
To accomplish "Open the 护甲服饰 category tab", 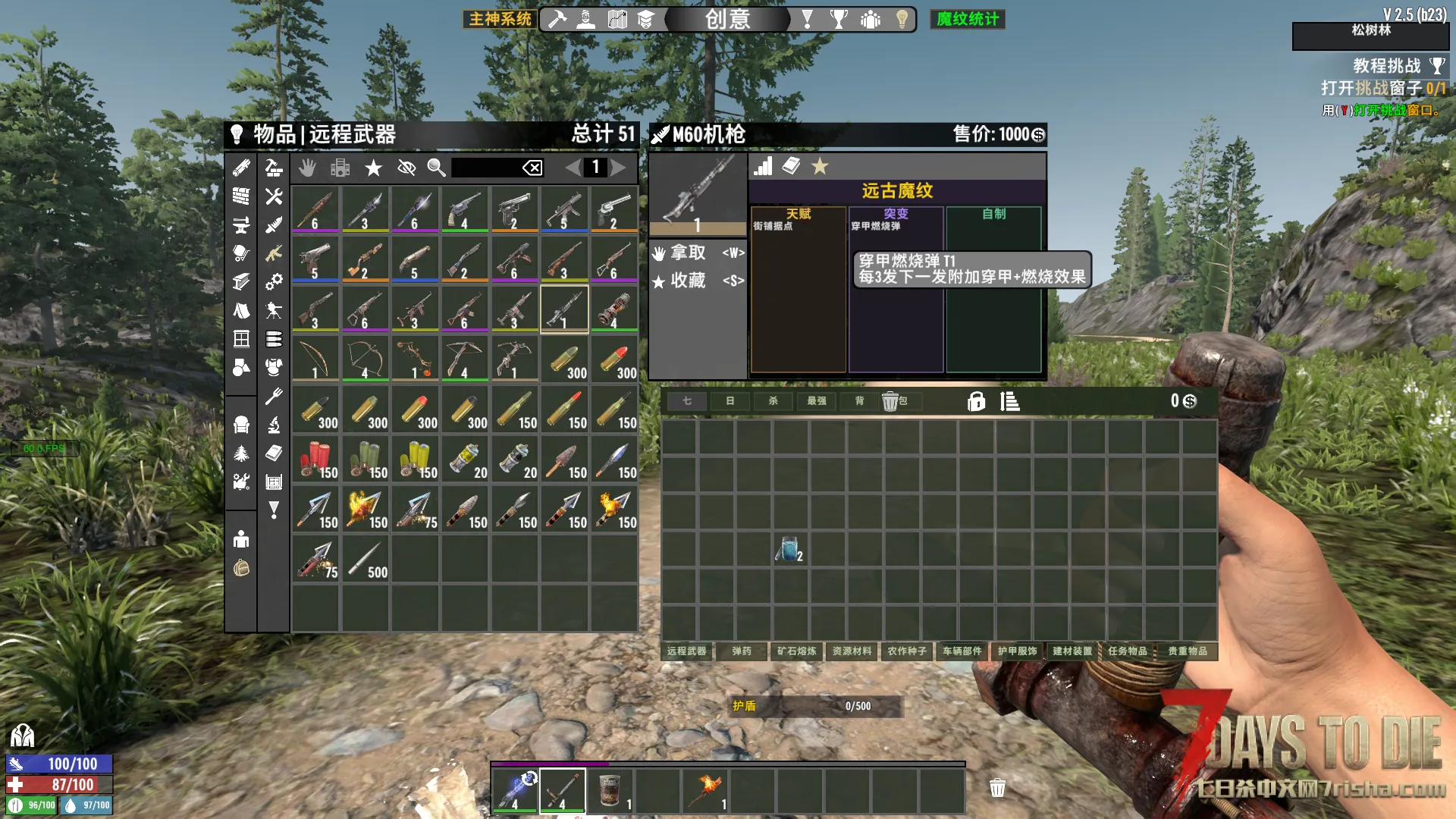I will 1018,651.
